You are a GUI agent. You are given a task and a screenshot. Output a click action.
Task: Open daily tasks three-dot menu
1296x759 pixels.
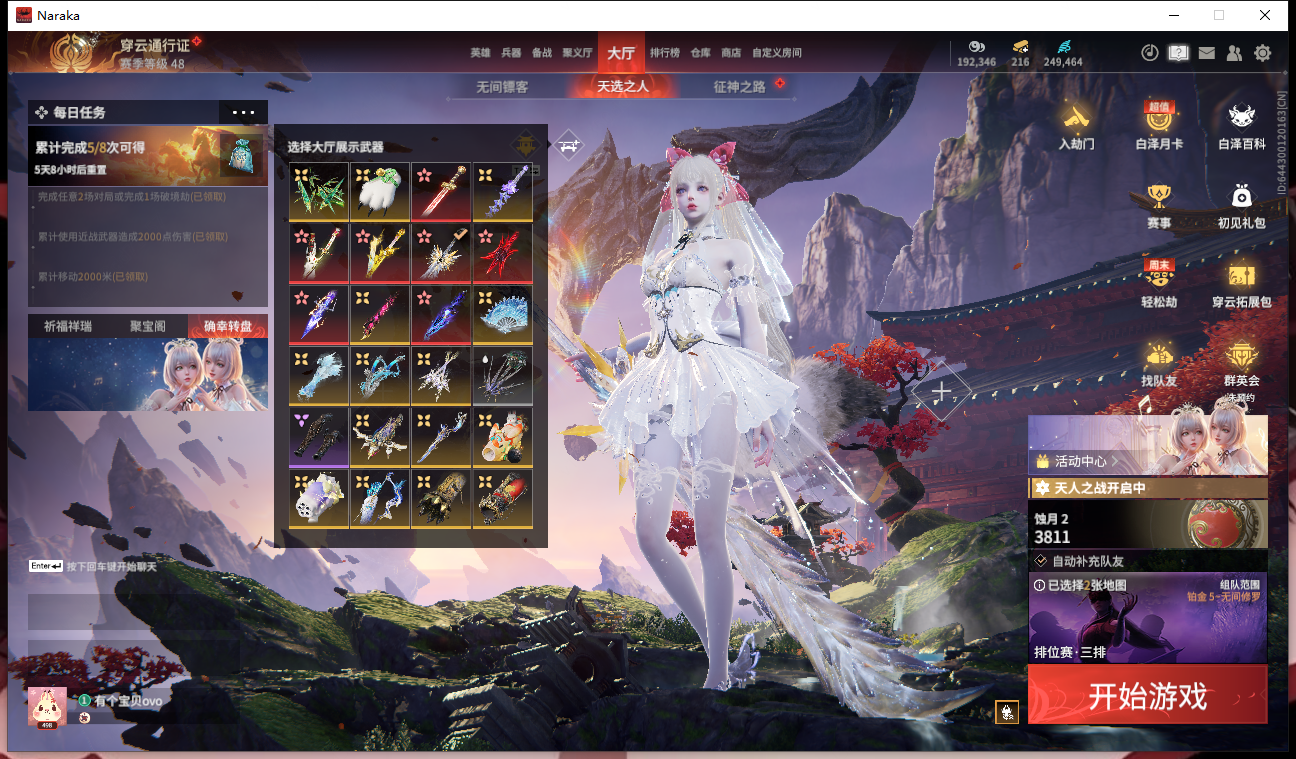click(x=243, y=112)
